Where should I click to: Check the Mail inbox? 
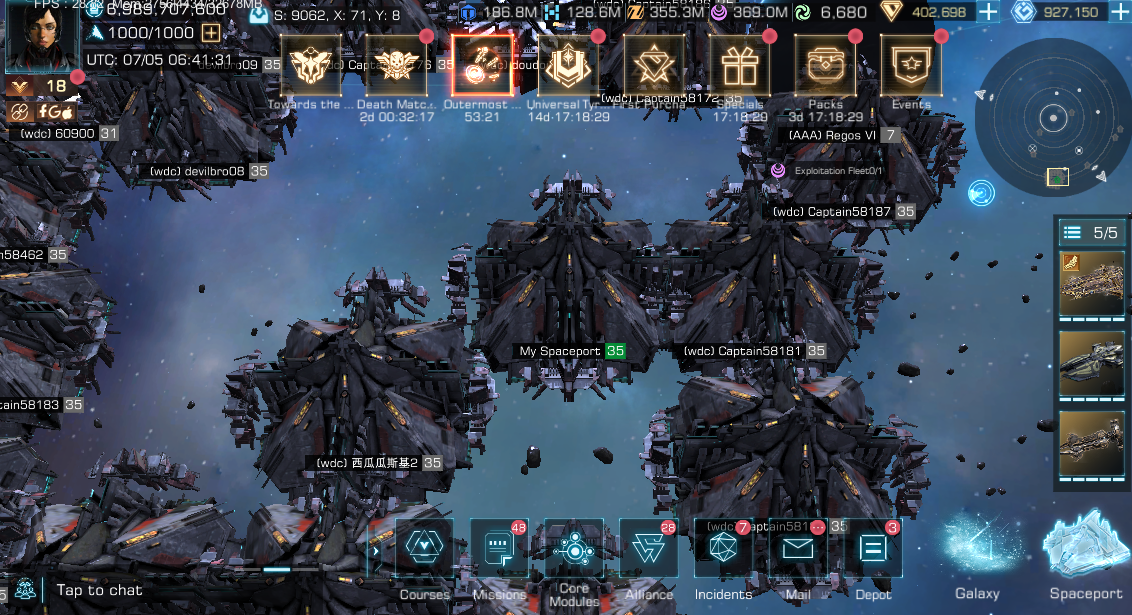click(798, 549)
